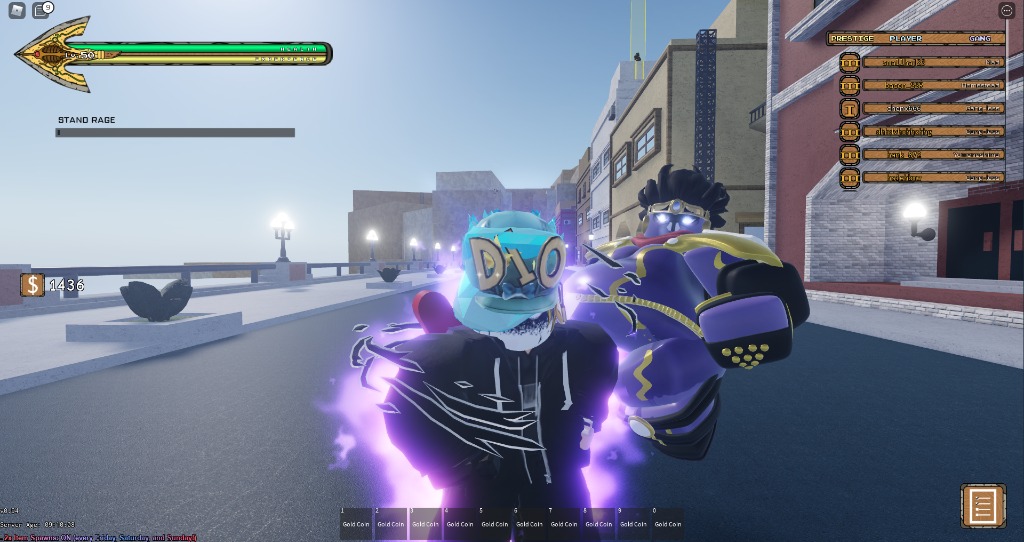The height and width of the screenshot is (542, 1024).
Task: Choose the Gold Coin in slot 5
Action: [x=494, y=523]
